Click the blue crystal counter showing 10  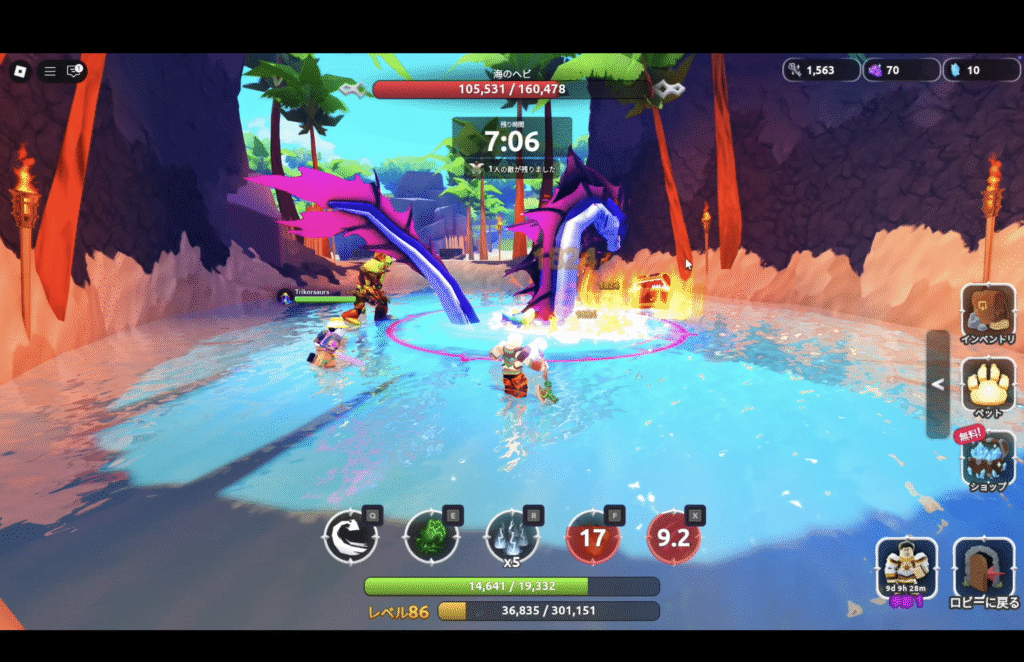pyautogui.click(x=980, y=70)
